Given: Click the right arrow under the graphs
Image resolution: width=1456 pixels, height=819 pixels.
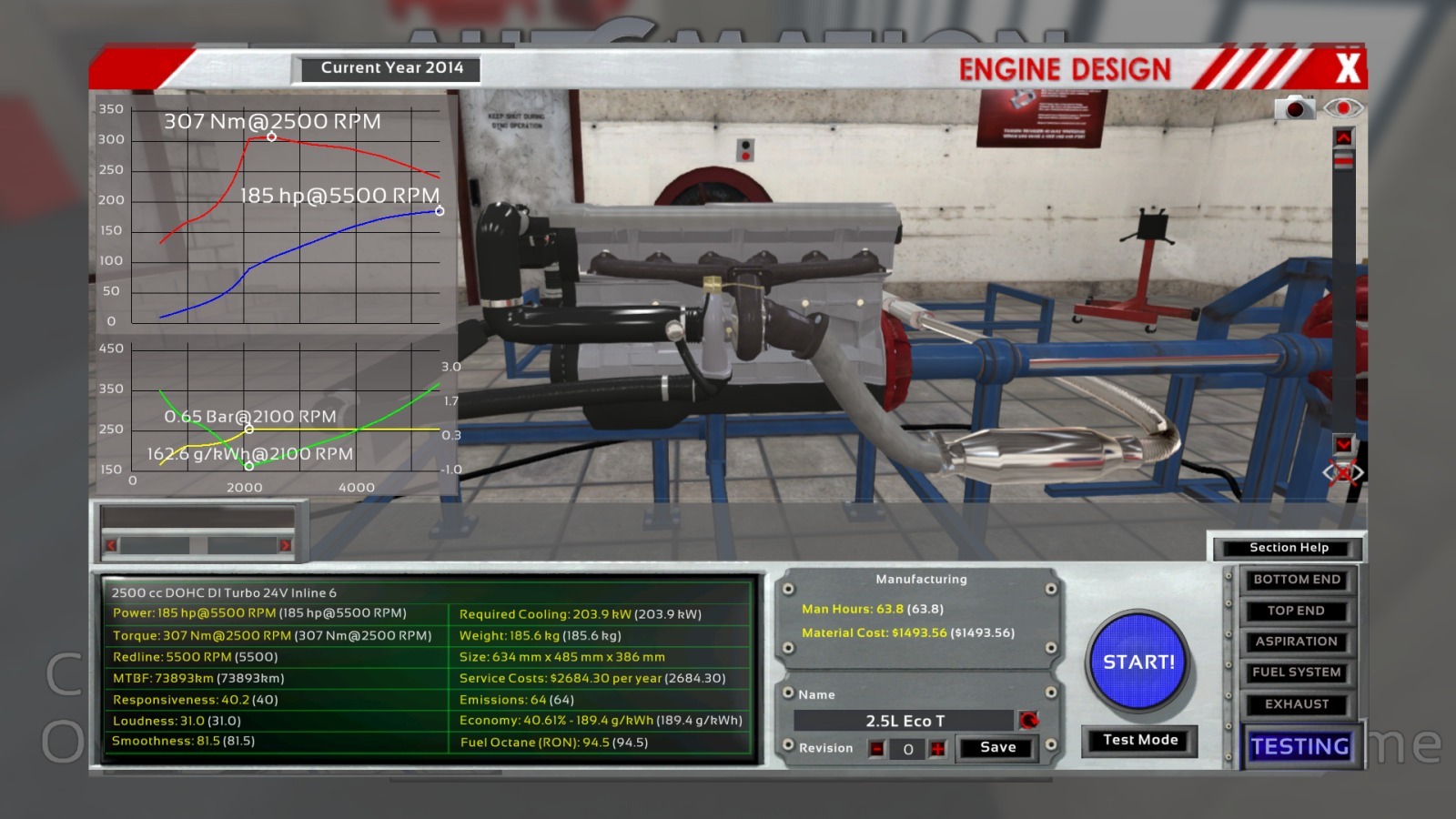Looking at the screenshot, I should click(x=285, y=545).
